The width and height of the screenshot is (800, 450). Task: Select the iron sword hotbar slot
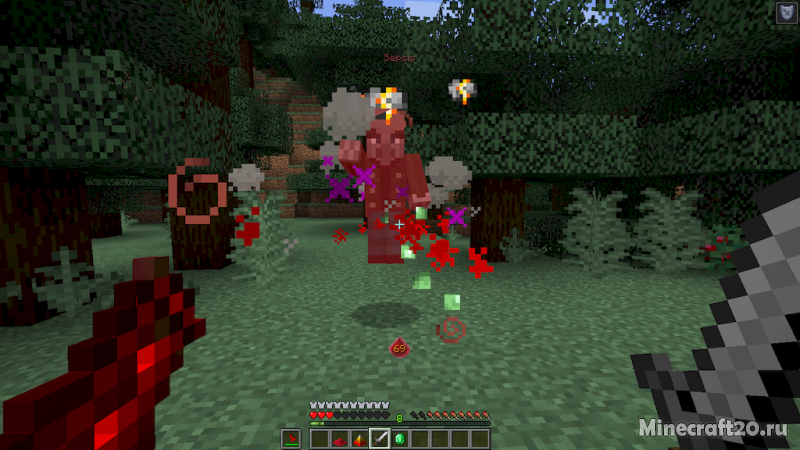[380, 438]
